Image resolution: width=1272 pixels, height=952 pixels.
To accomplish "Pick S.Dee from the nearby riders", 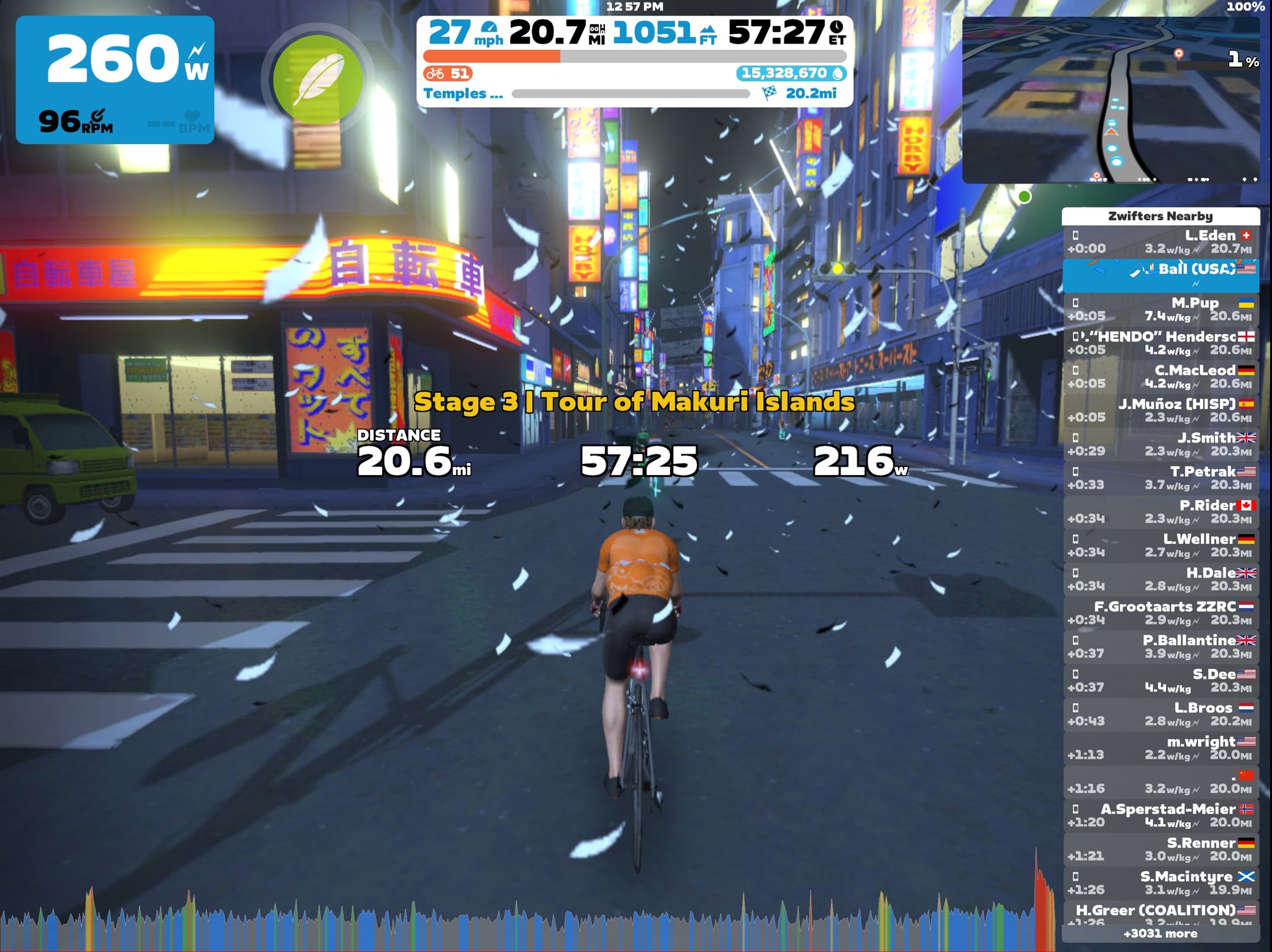I will (1160, 680).
